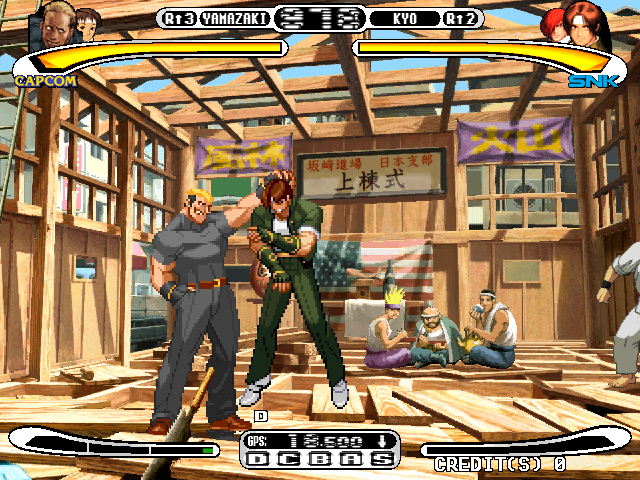
Task: Click the small brown-haired teammate portrait
Action: pos(88,21)
